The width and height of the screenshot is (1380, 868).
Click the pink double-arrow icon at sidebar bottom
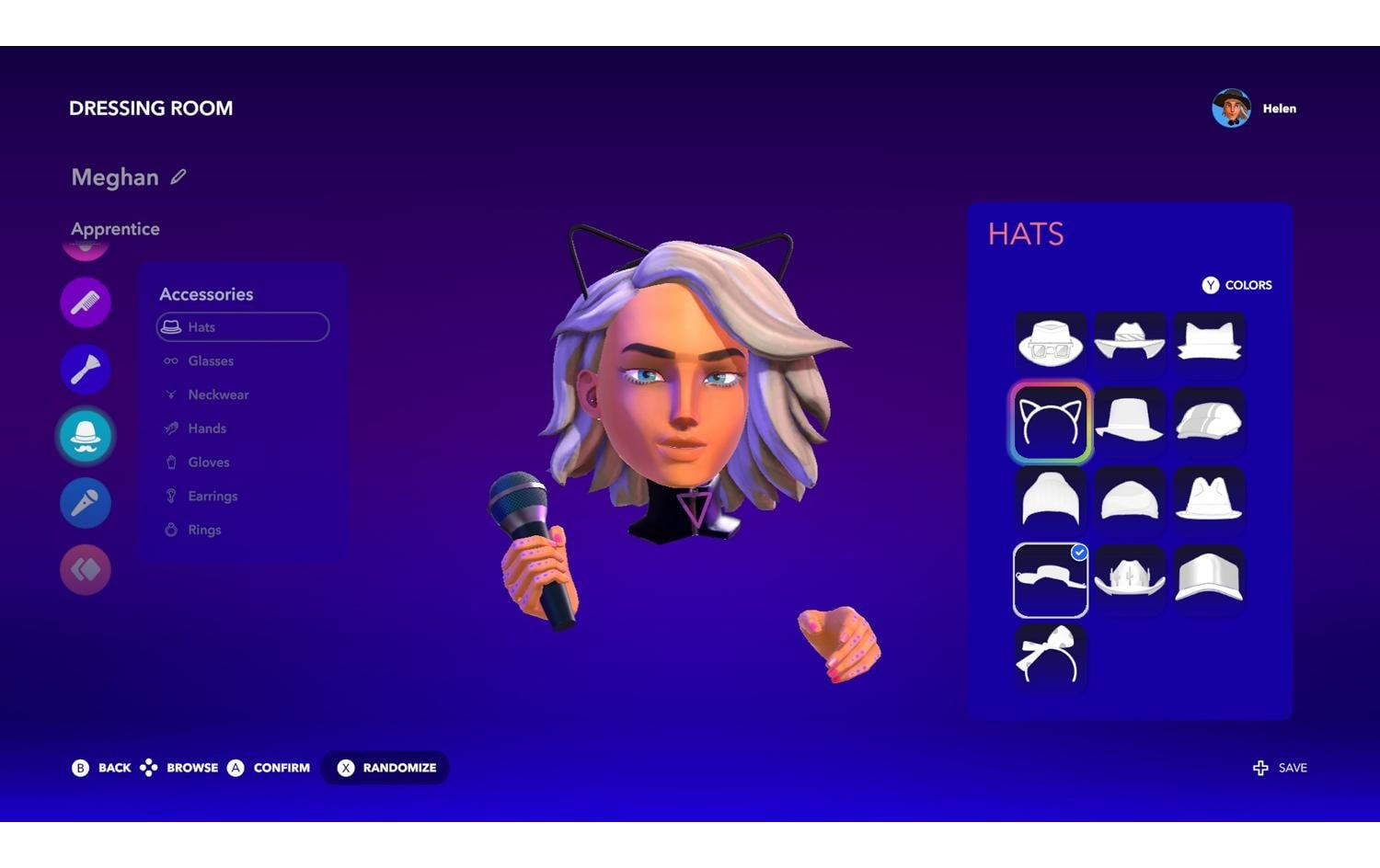(x=86, y=569)
